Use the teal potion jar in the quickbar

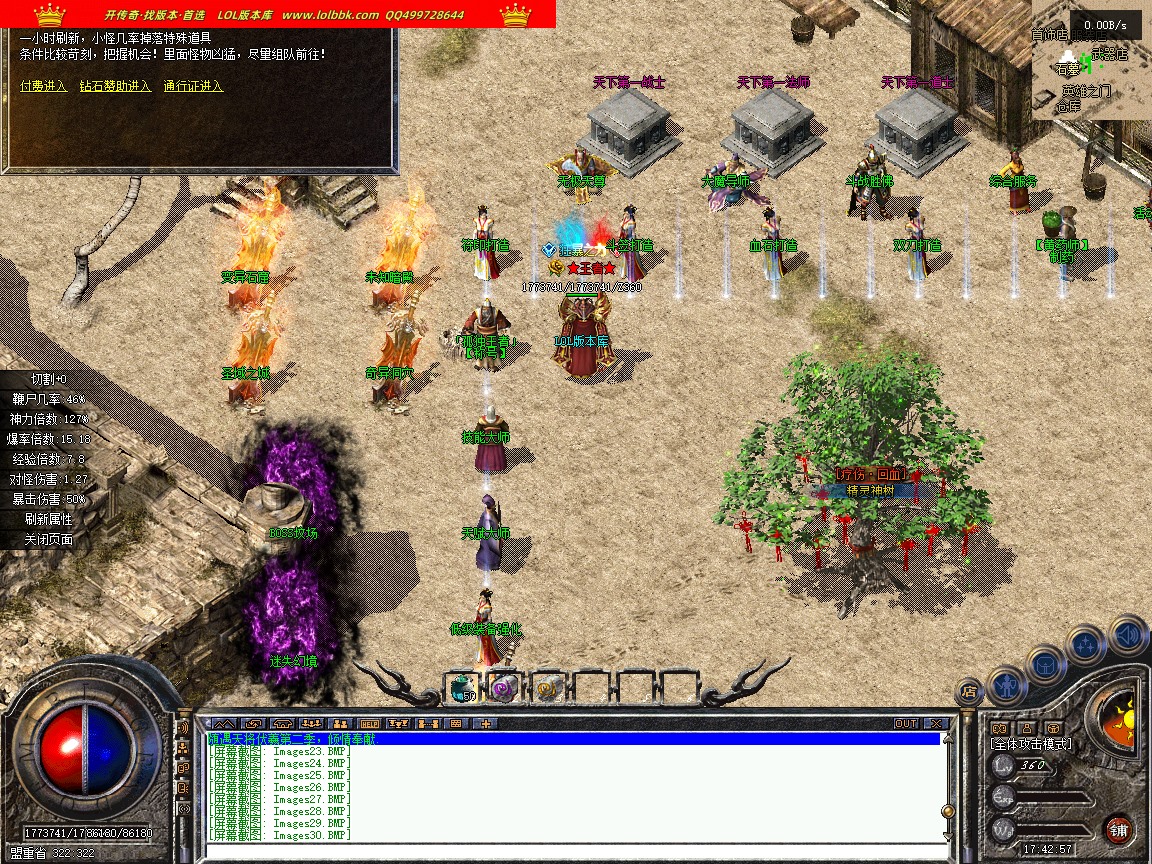point(459,687)
